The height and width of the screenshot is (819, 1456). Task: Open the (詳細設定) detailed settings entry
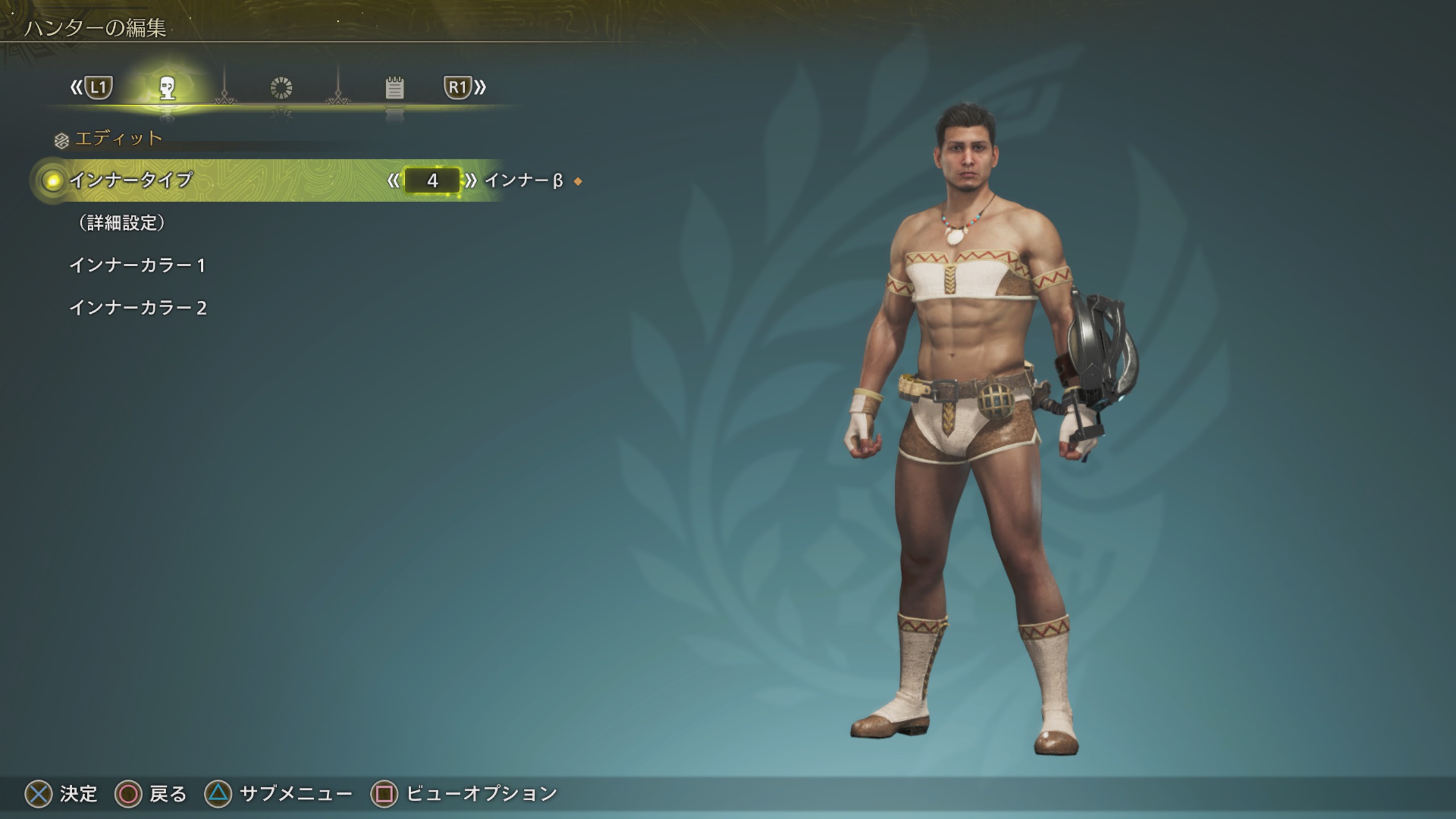tap(122, 223)
